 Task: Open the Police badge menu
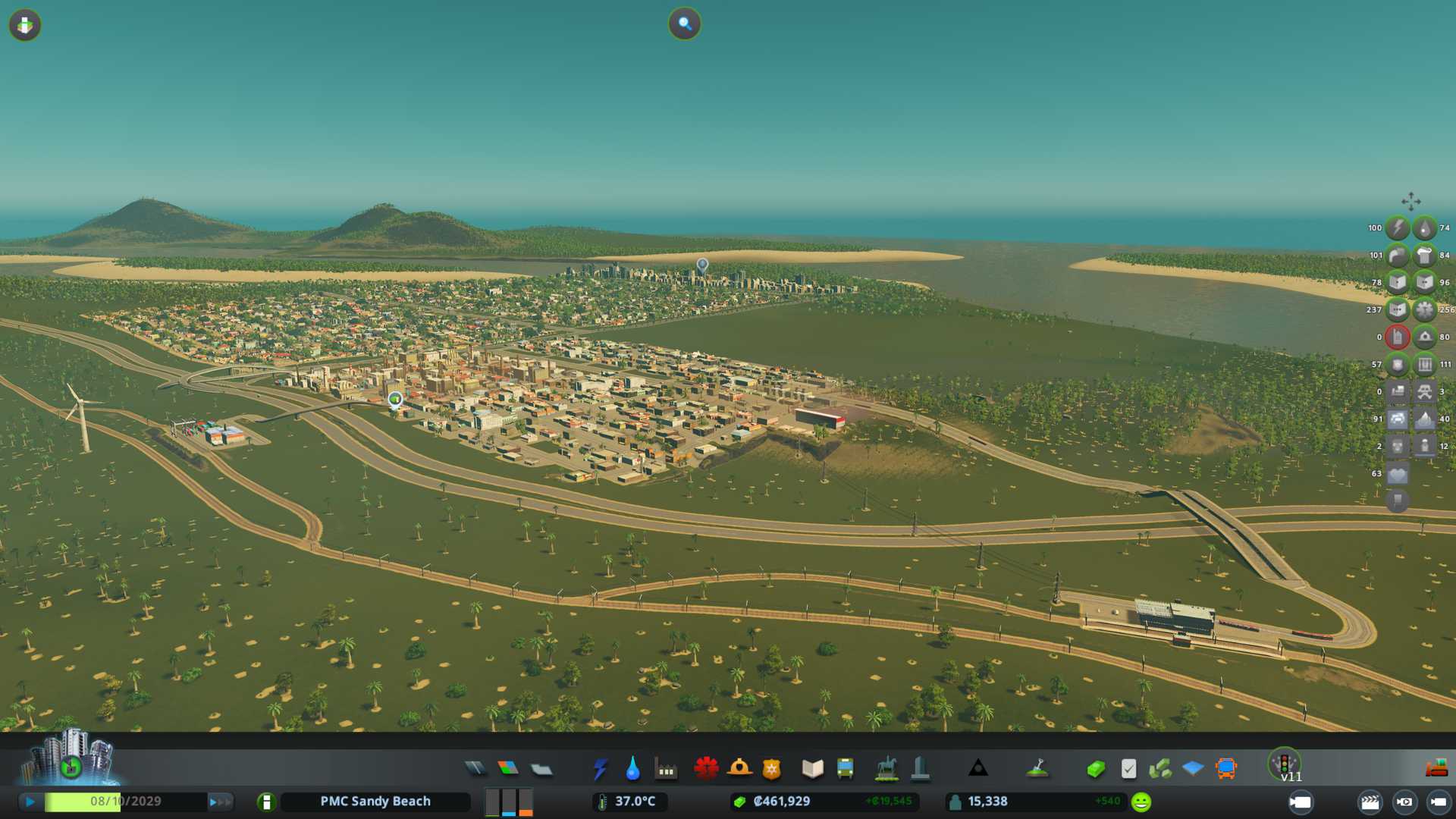tap(772, 769)
